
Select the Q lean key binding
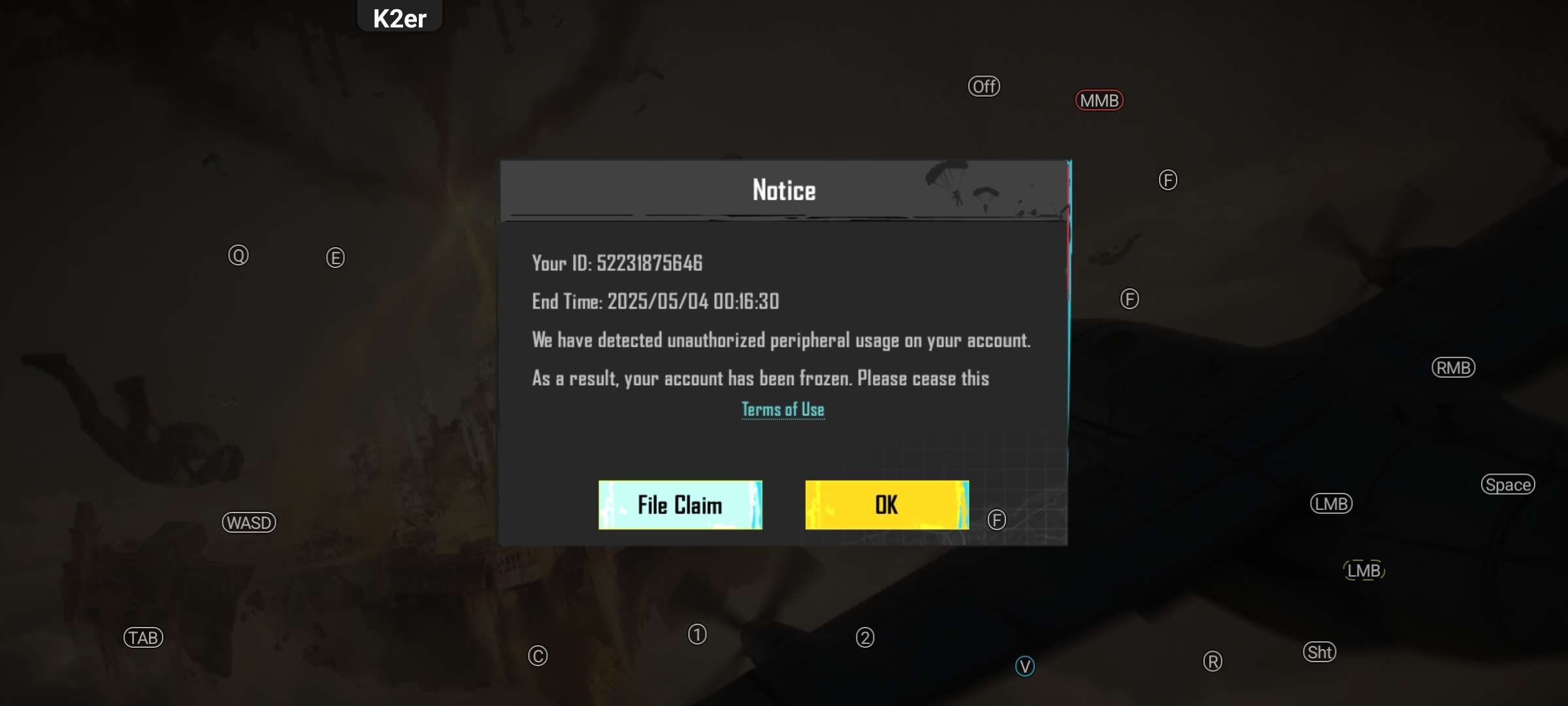click(239, 255)
